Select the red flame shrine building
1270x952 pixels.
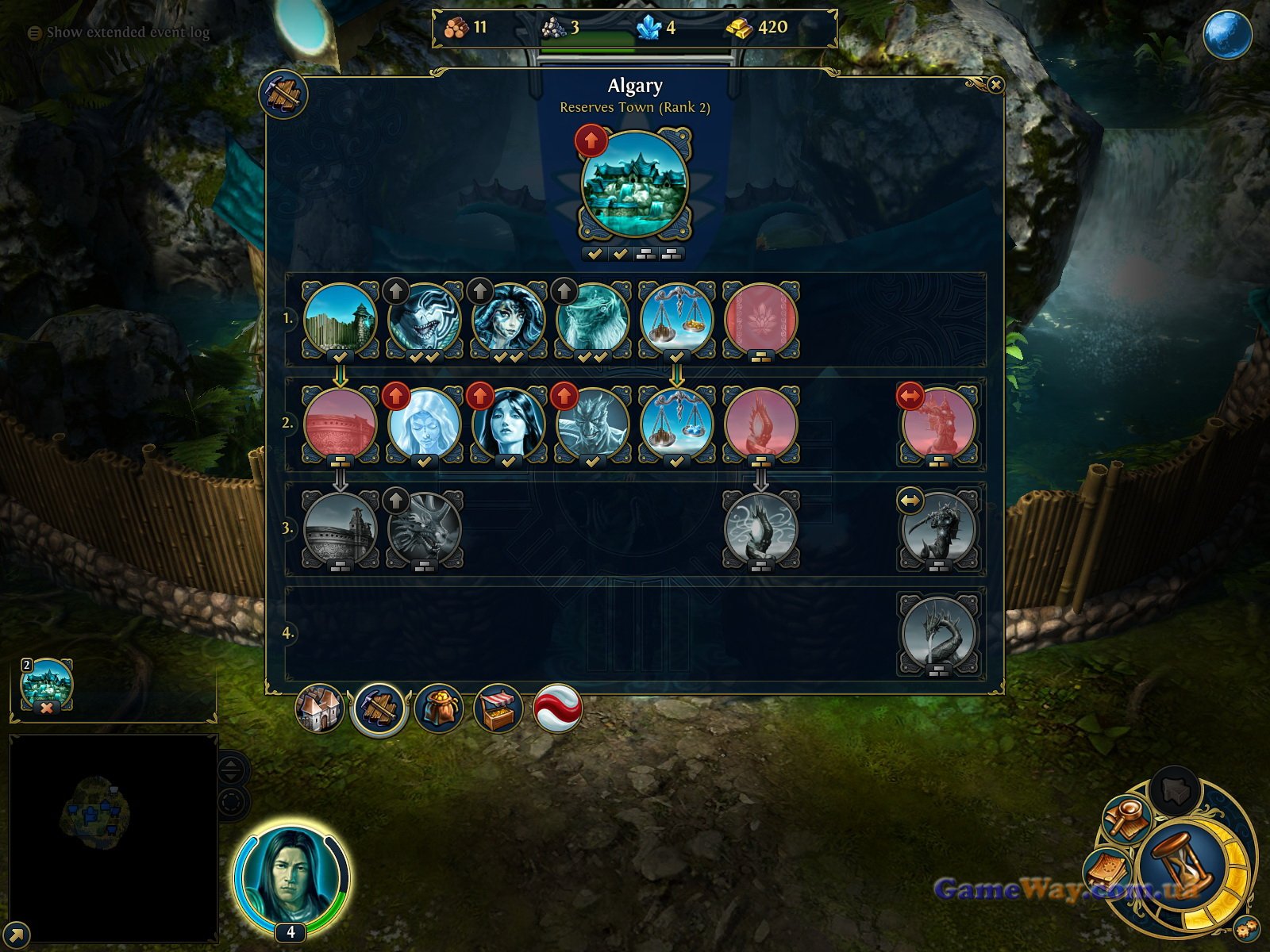pos(760,423)
